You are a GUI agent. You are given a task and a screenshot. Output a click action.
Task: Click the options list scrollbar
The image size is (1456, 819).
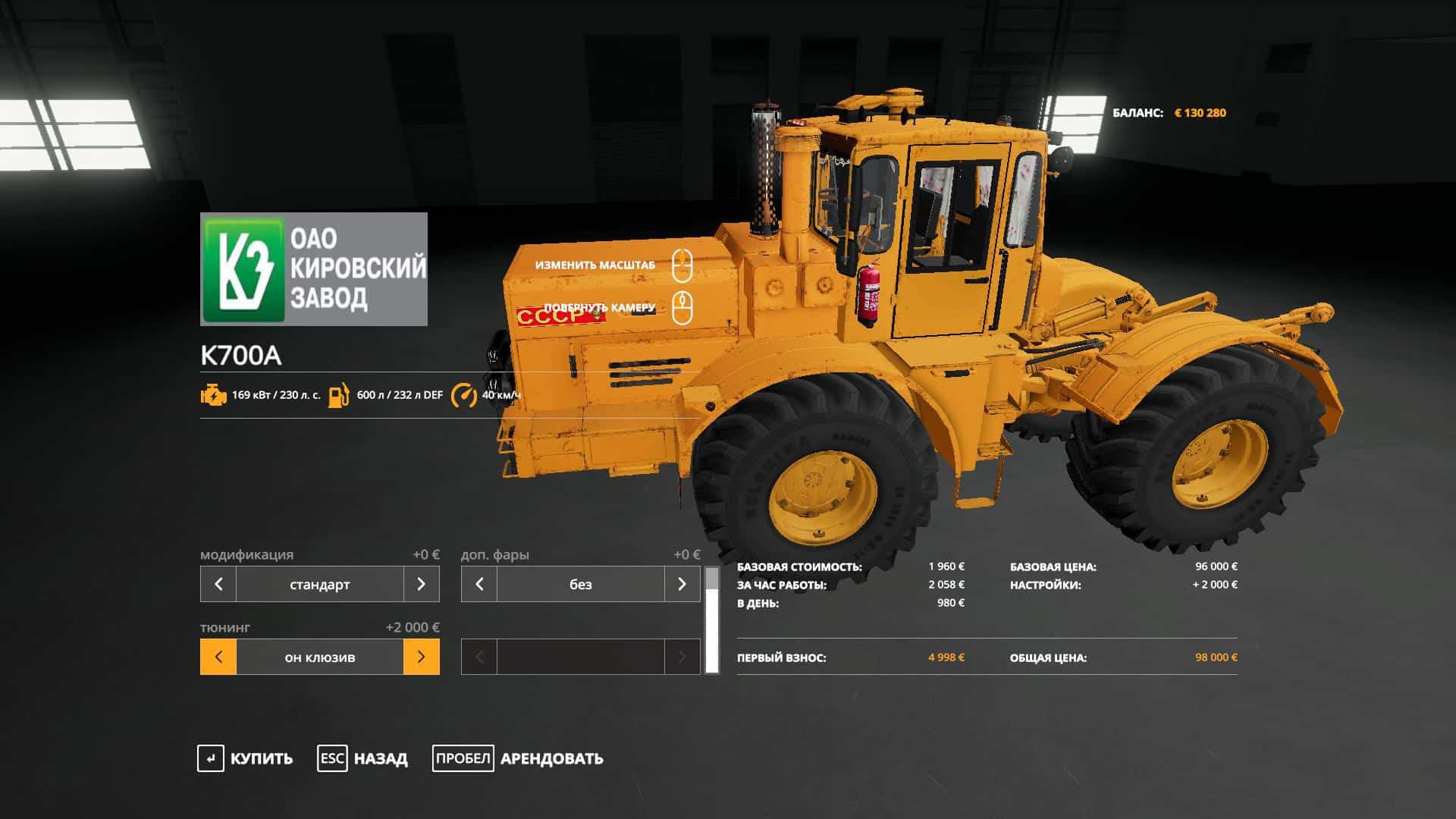pyautogui.click(x=712, y=622)
